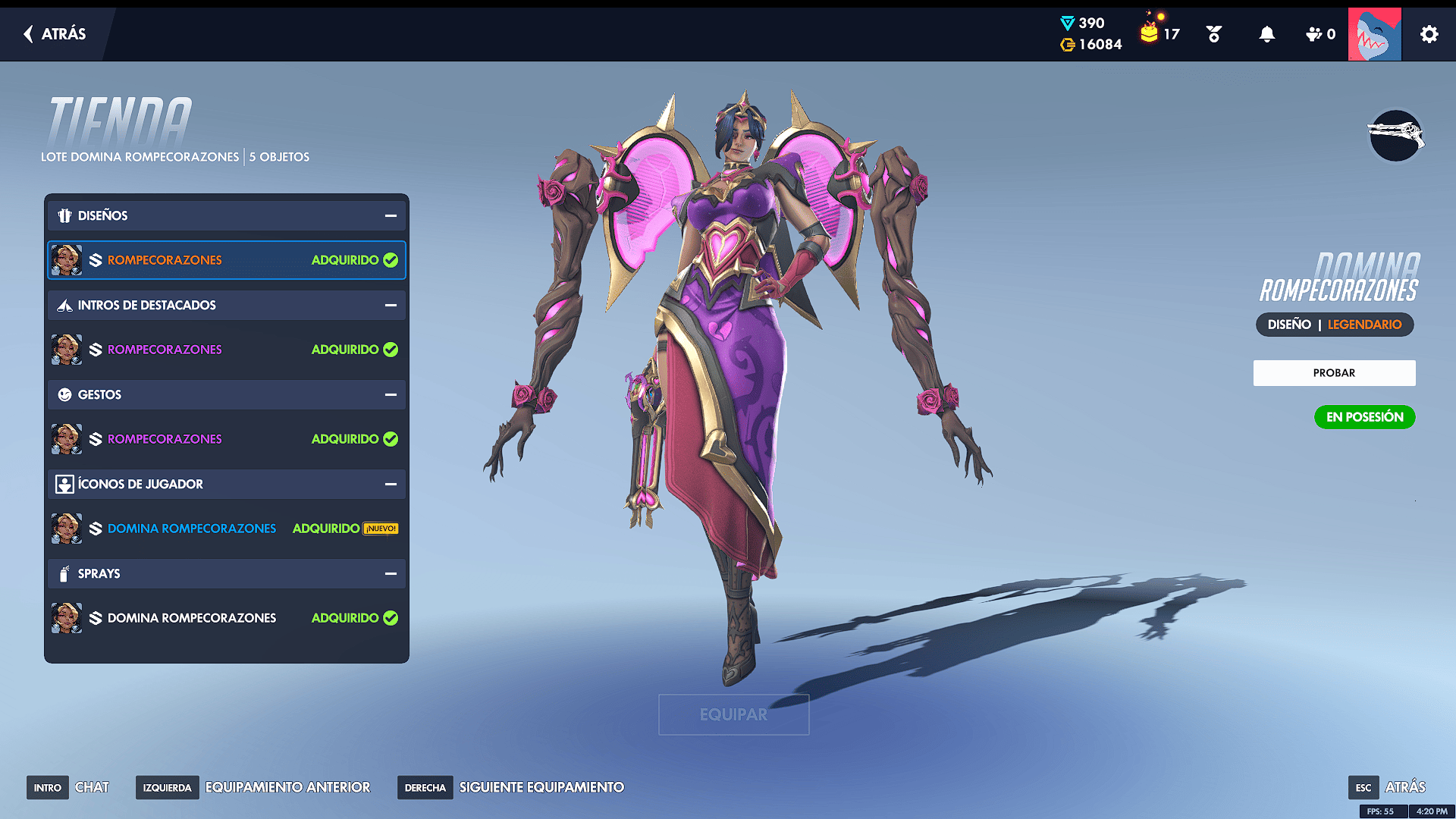
Task: Select the Domina Rompecorazones player icon row
Action: [226, 529]
